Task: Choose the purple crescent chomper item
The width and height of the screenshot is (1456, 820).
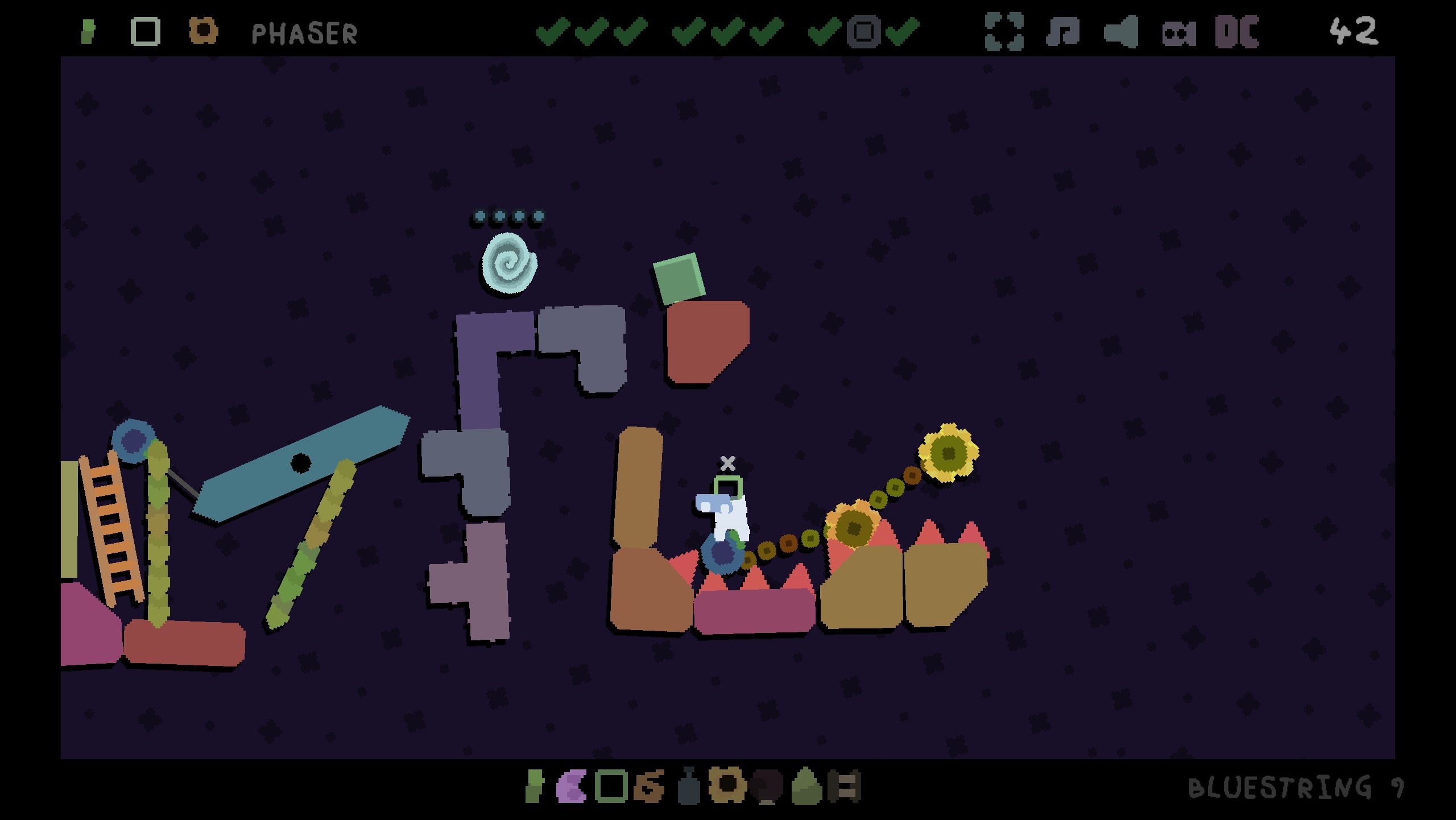Action: coord(571,787)
